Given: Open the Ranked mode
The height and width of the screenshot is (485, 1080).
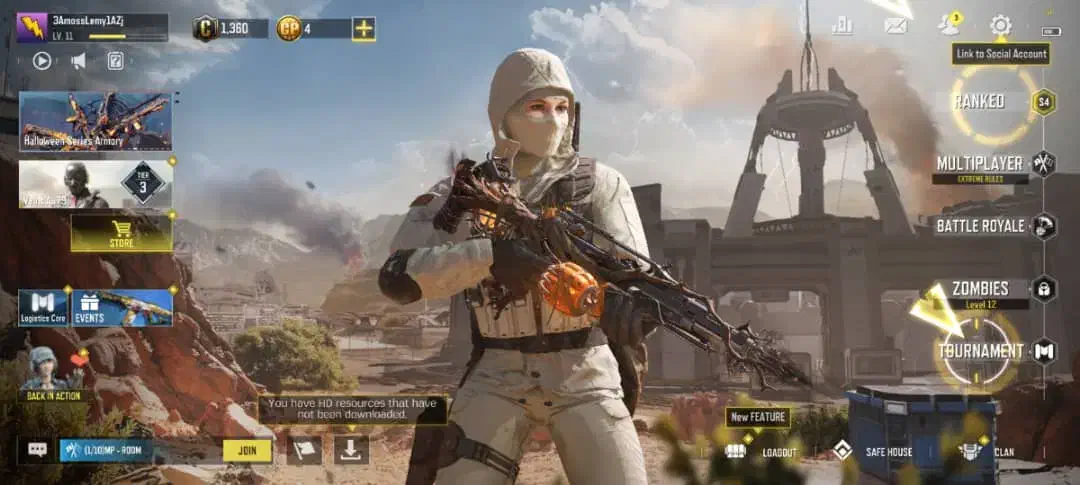Looking at the screenshot, I should tap(978, 101).
